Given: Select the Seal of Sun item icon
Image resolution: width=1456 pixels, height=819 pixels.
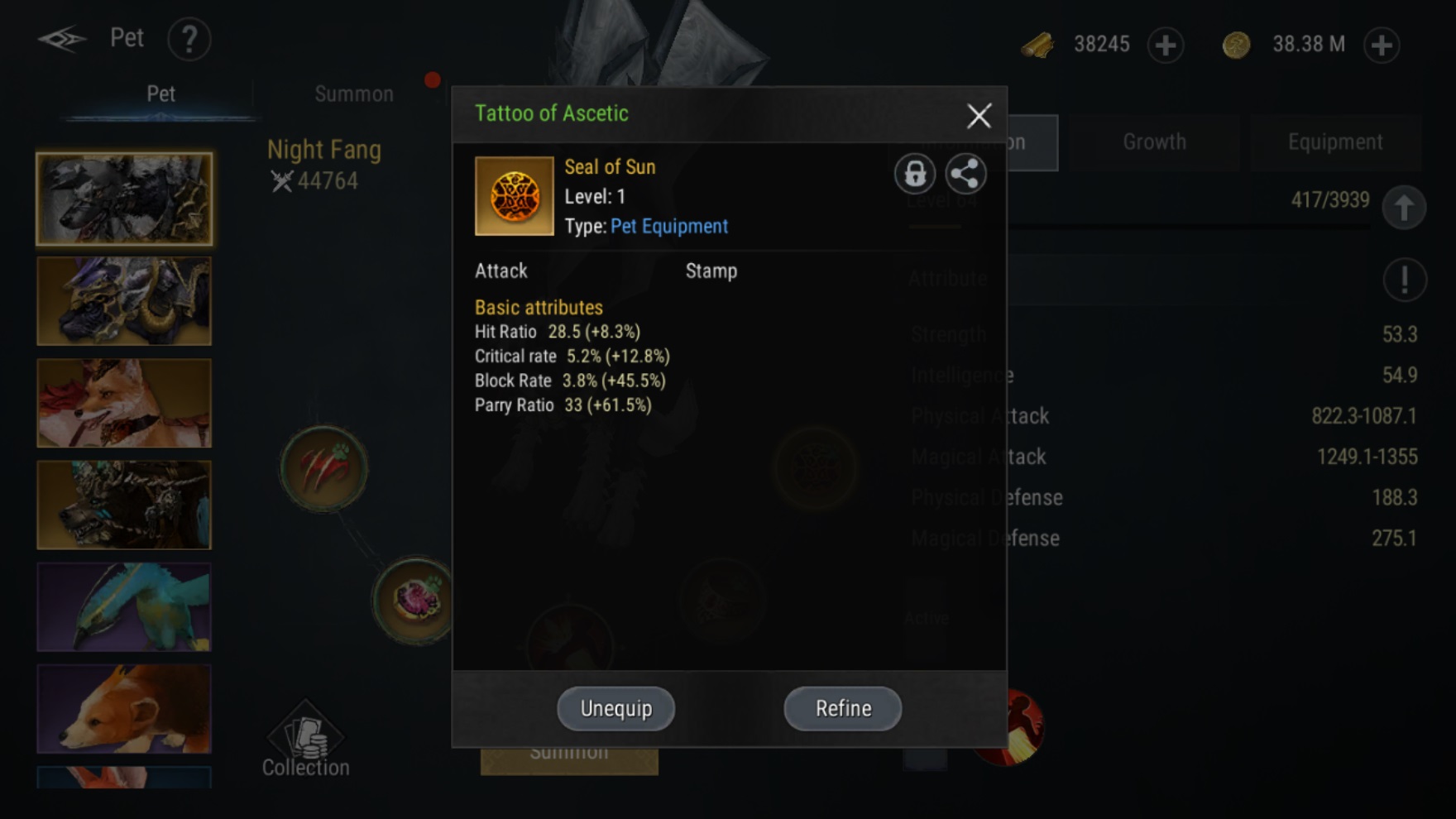Looking at the screenshot, I should tap(514, 196).
